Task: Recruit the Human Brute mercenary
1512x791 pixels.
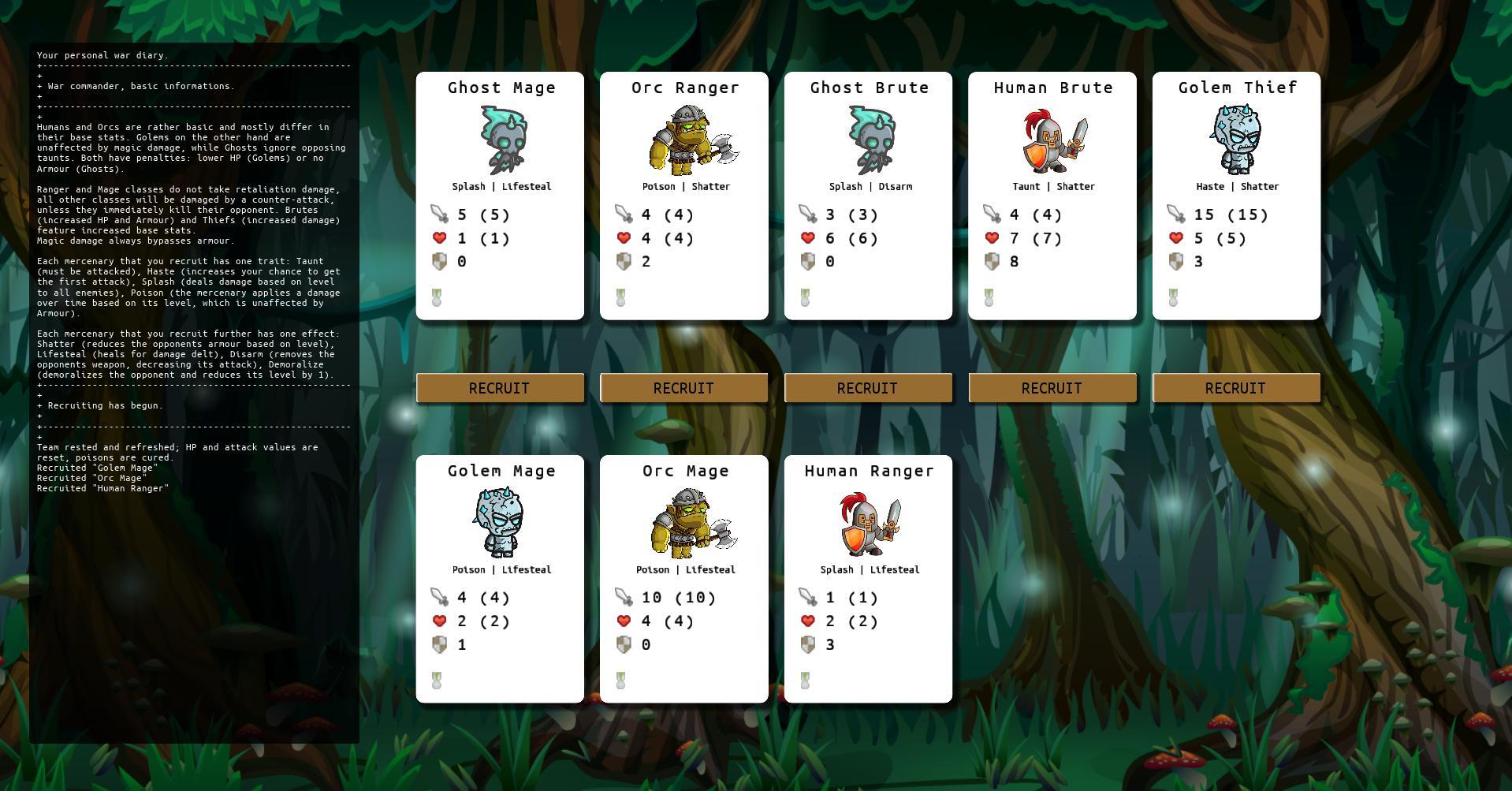Action: pyautogui.click(x=1052, y=387)
